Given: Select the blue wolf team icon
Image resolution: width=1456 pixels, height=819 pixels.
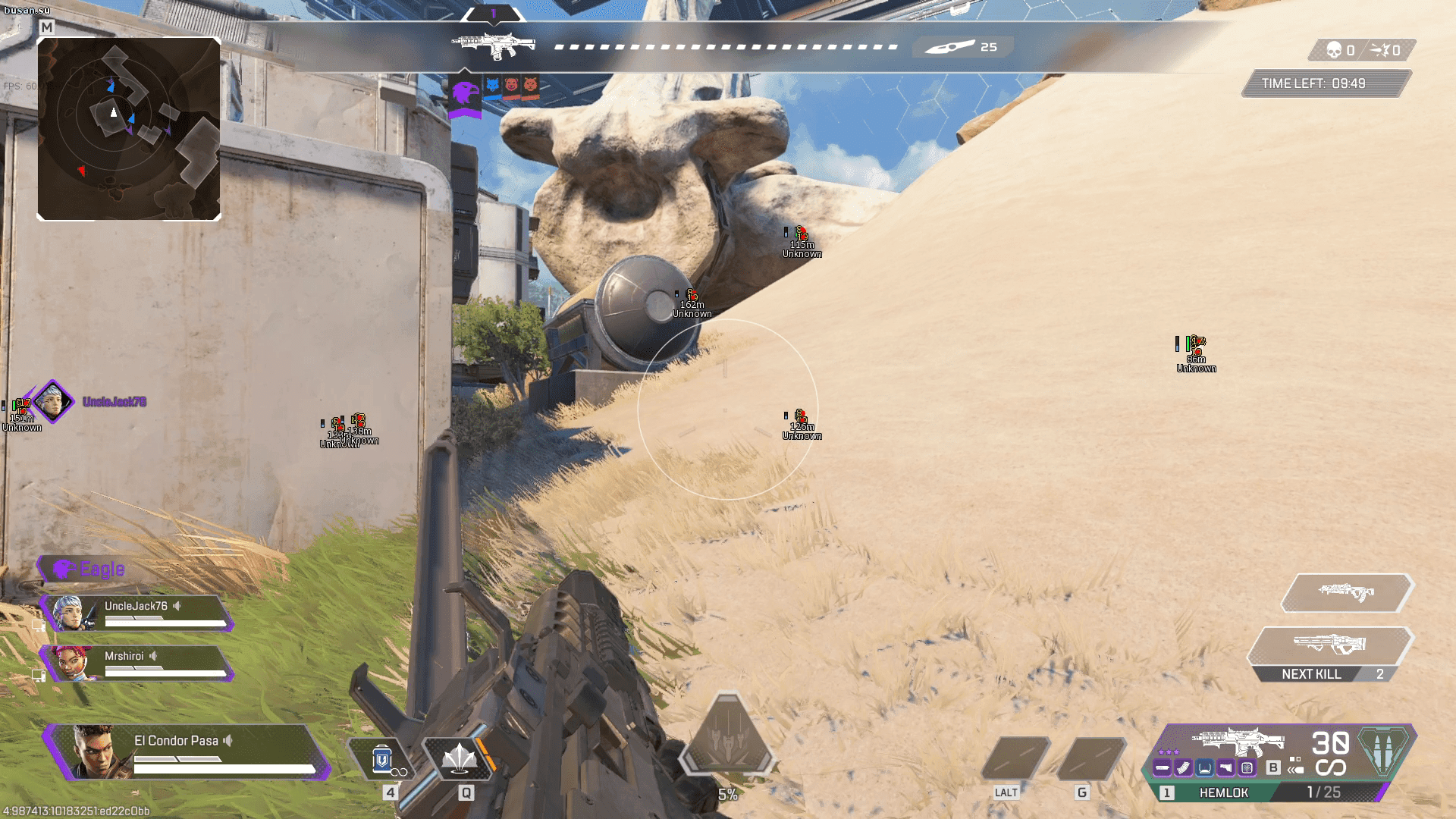Looking at the screenshot, I should [x=493, y=86].
